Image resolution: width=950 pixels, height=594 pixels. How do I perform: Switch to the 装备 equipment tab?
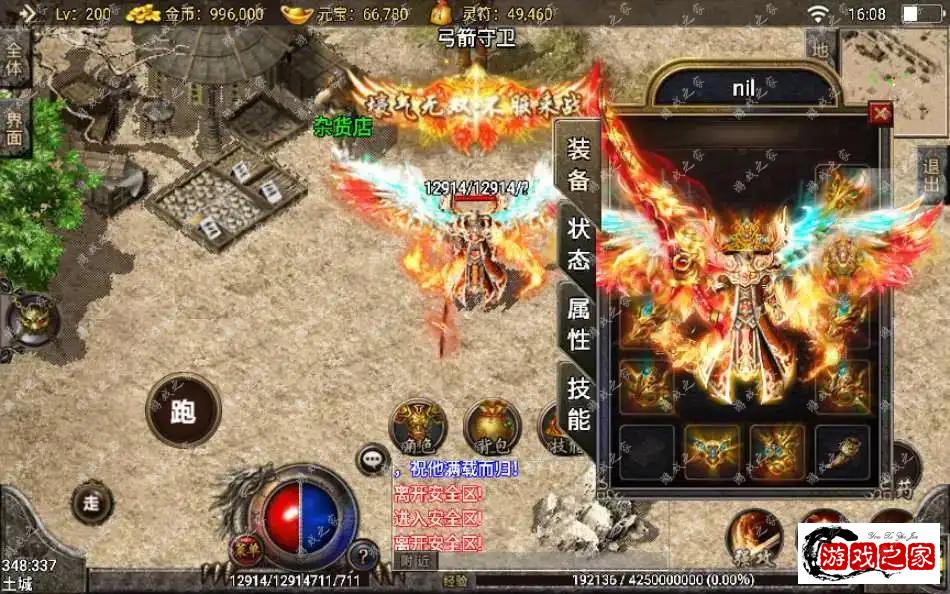click(579, 165)
